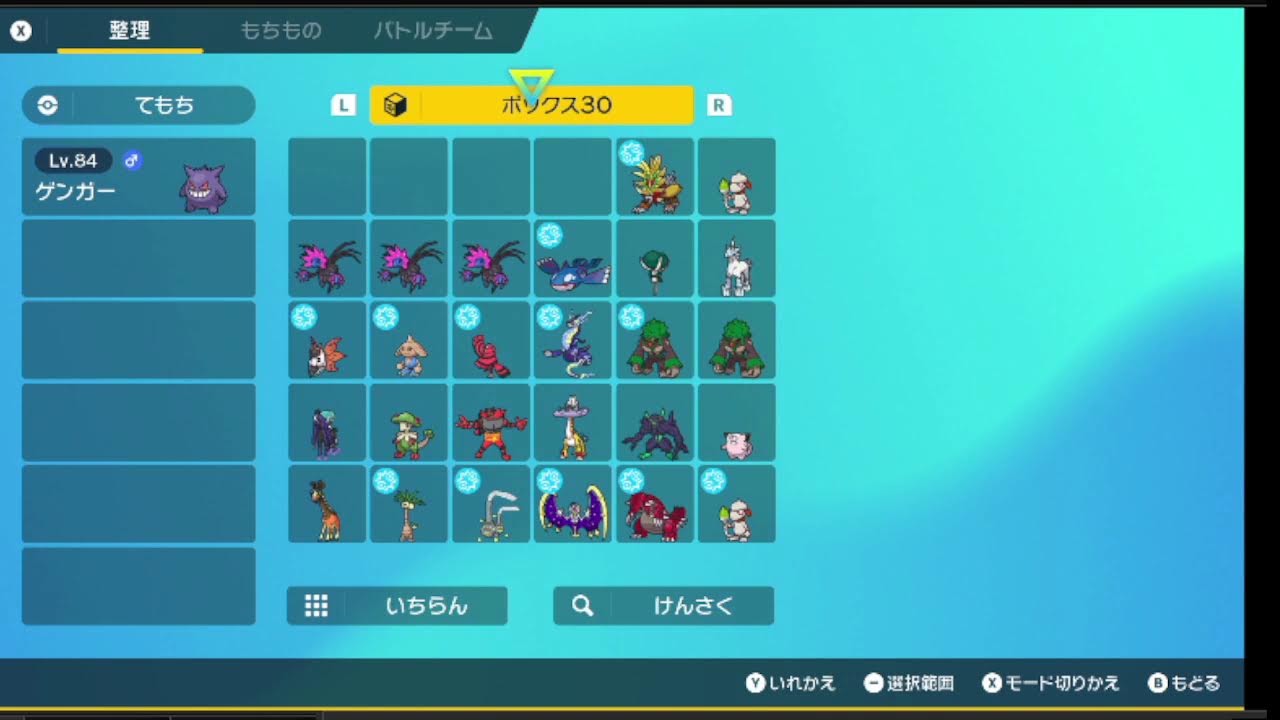Click the ボックス30 box name bar
The height and width of the screenshot is (720, 1280).
[531, 105]
